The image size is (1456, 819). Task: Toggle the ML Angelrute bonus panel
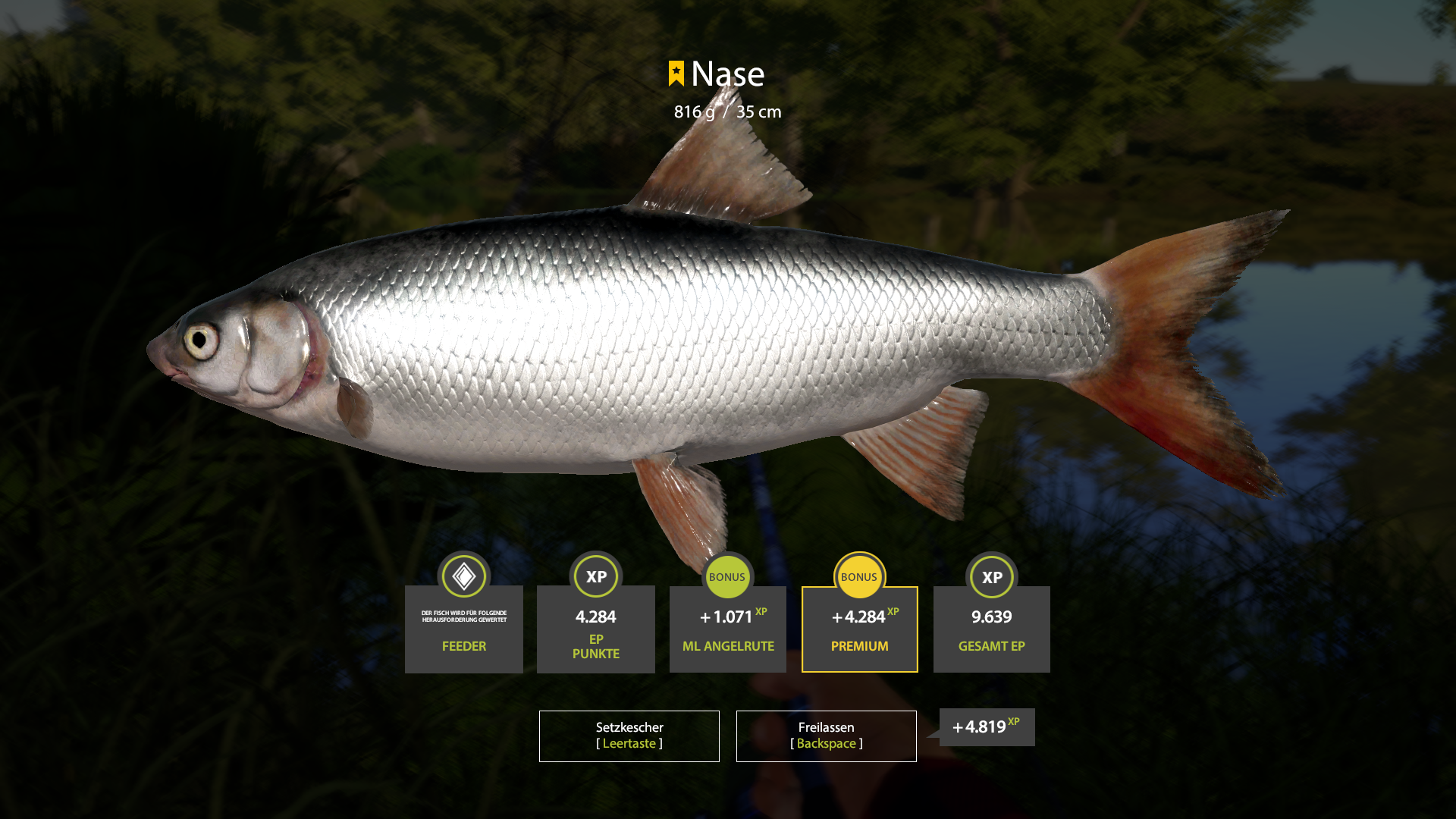[727, 629]
